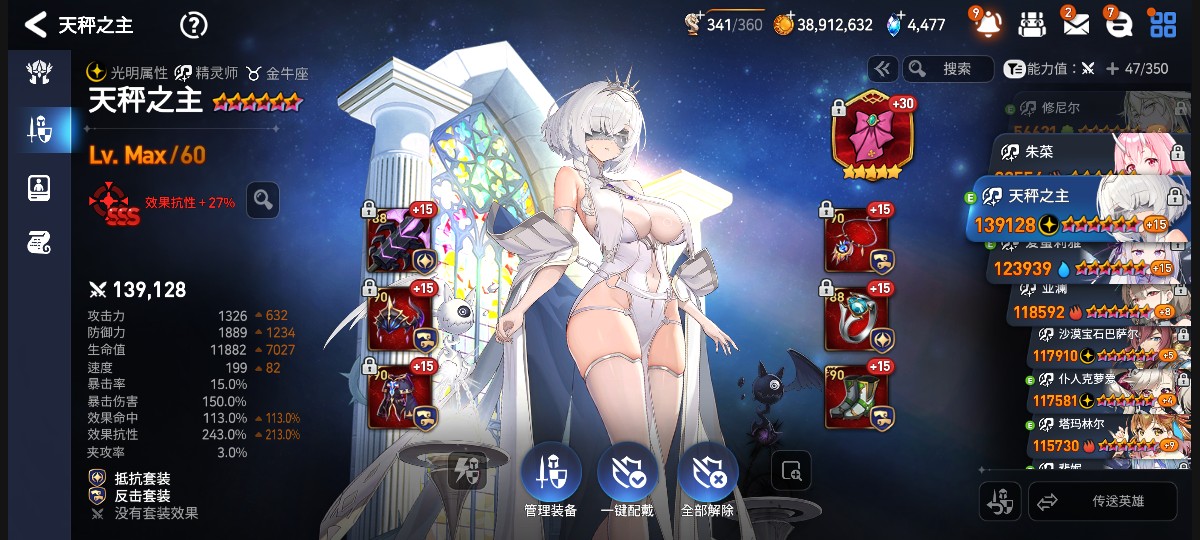
Task: Open the question mark help button
Action: [193, 25]
